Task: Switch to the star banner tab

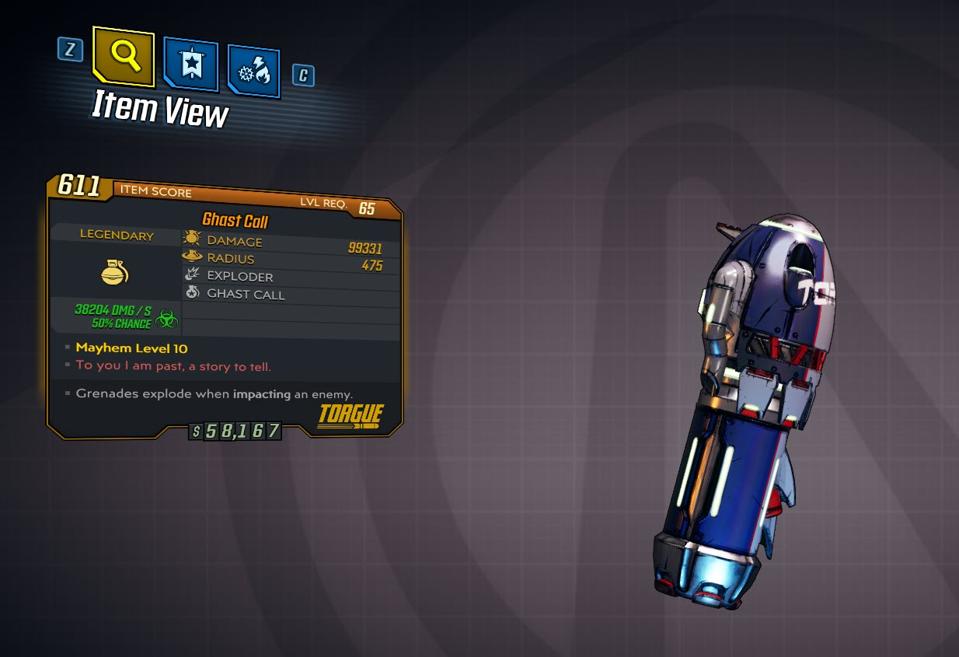Action: click(190, 65)
